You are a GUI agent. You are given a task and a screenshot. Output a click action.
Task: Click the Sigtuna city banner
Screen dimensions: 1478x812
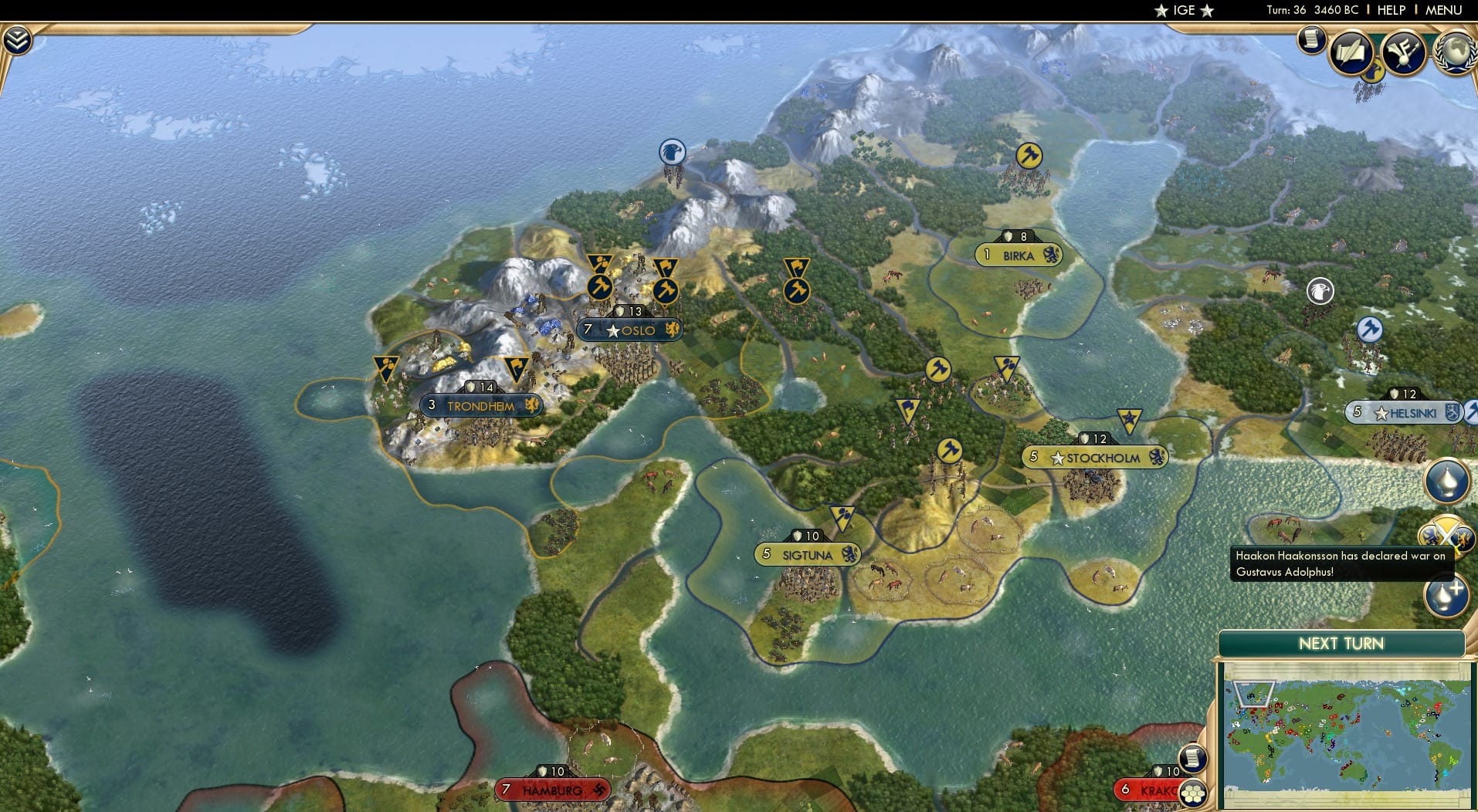tap(808, 554)
